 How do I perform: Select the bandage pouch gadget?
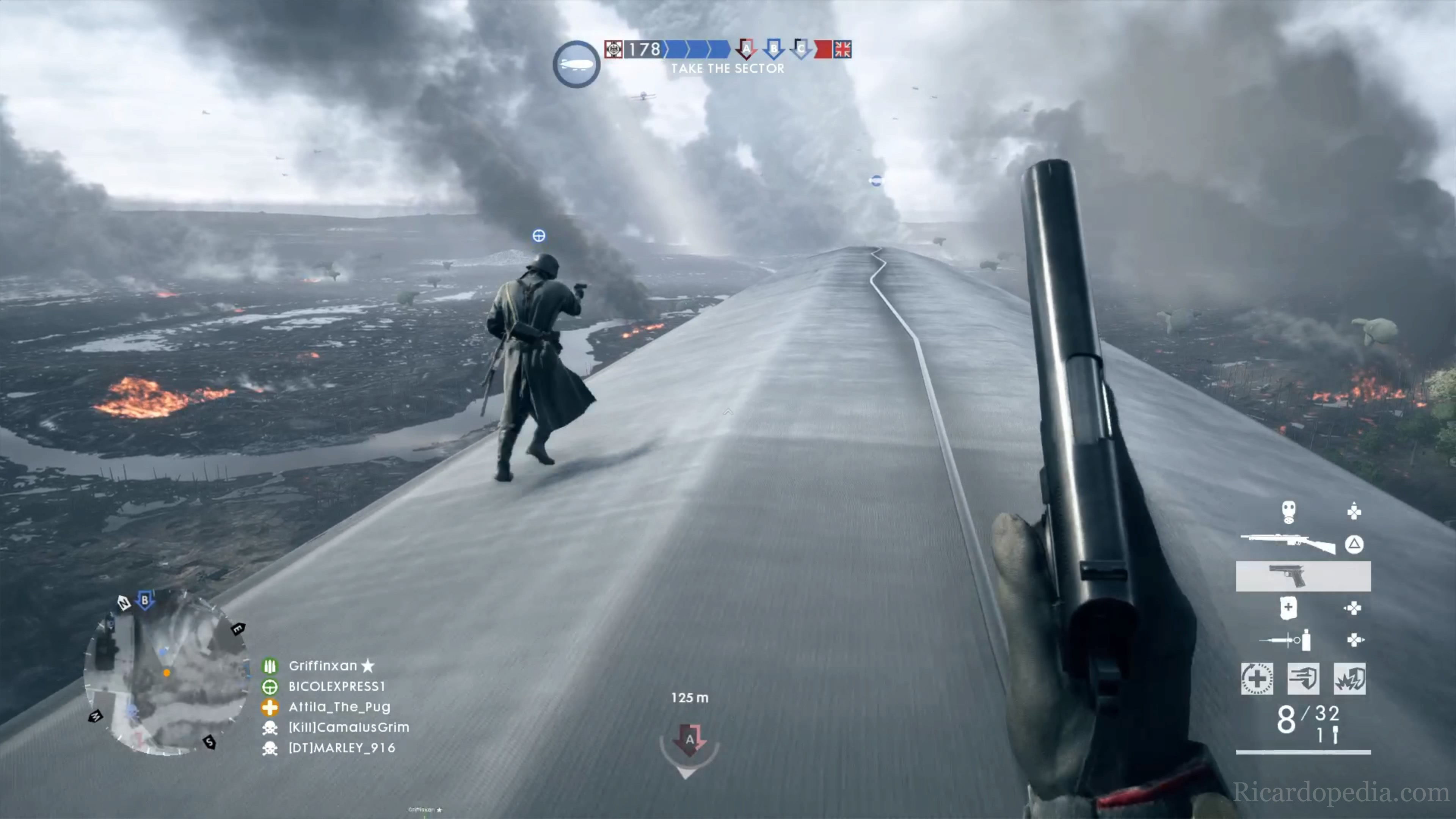coord(1288,608)
